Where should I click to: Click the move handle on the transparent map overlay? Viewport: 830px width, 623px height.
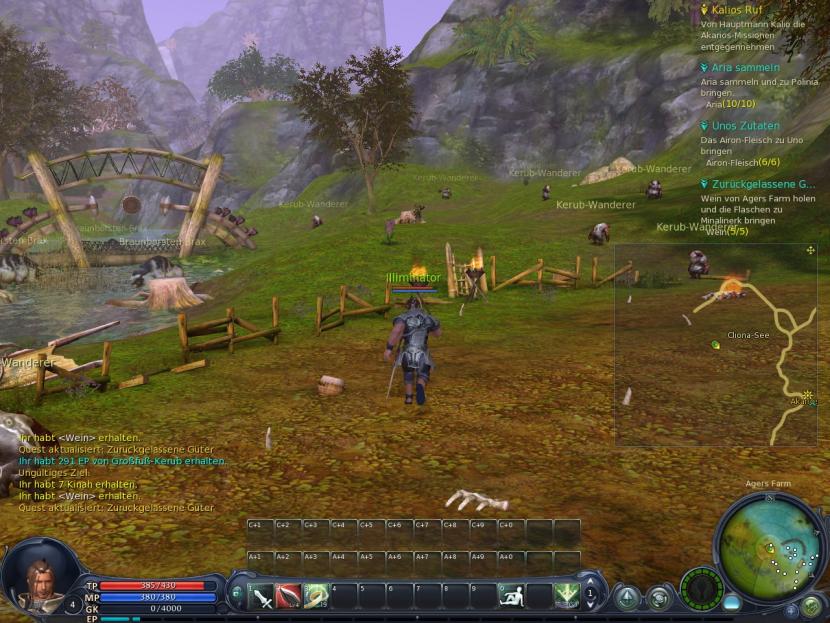click(x=810, y=250)
